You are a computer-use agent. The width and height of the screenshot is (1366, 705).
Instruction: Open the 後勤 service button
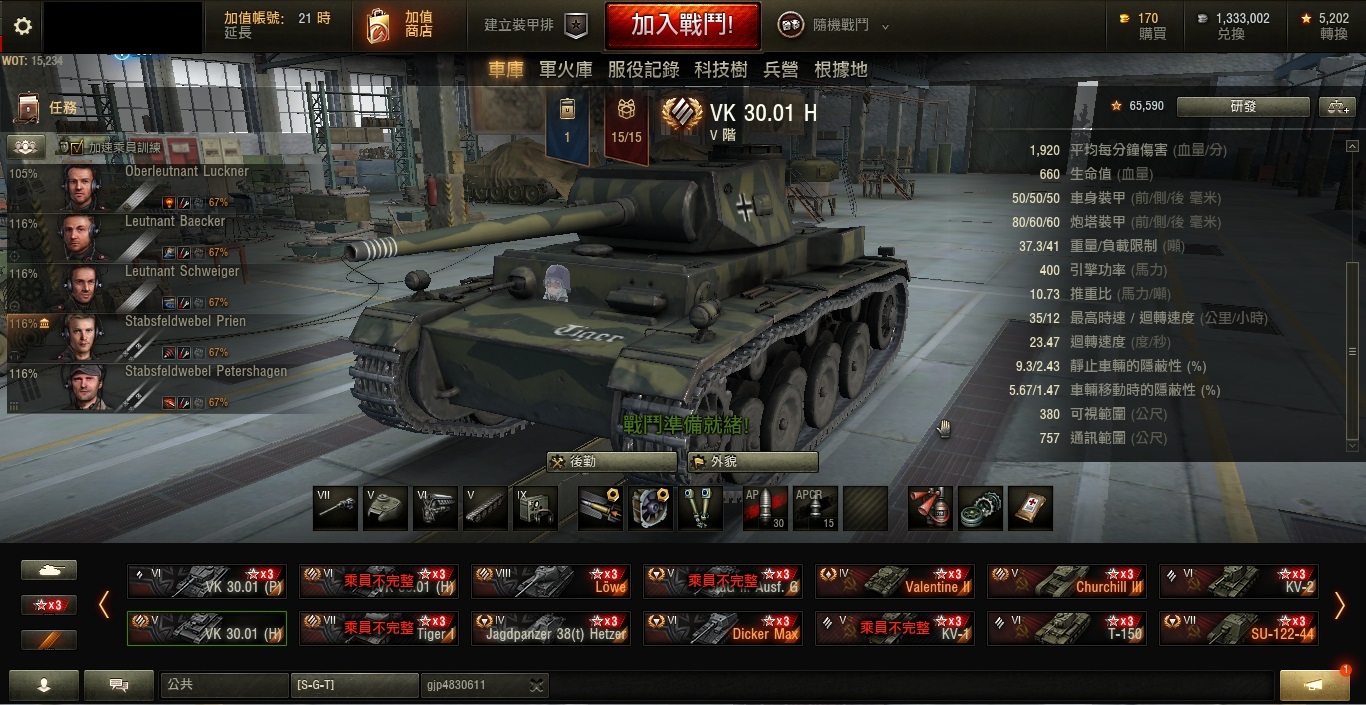(x=611, y=462)
